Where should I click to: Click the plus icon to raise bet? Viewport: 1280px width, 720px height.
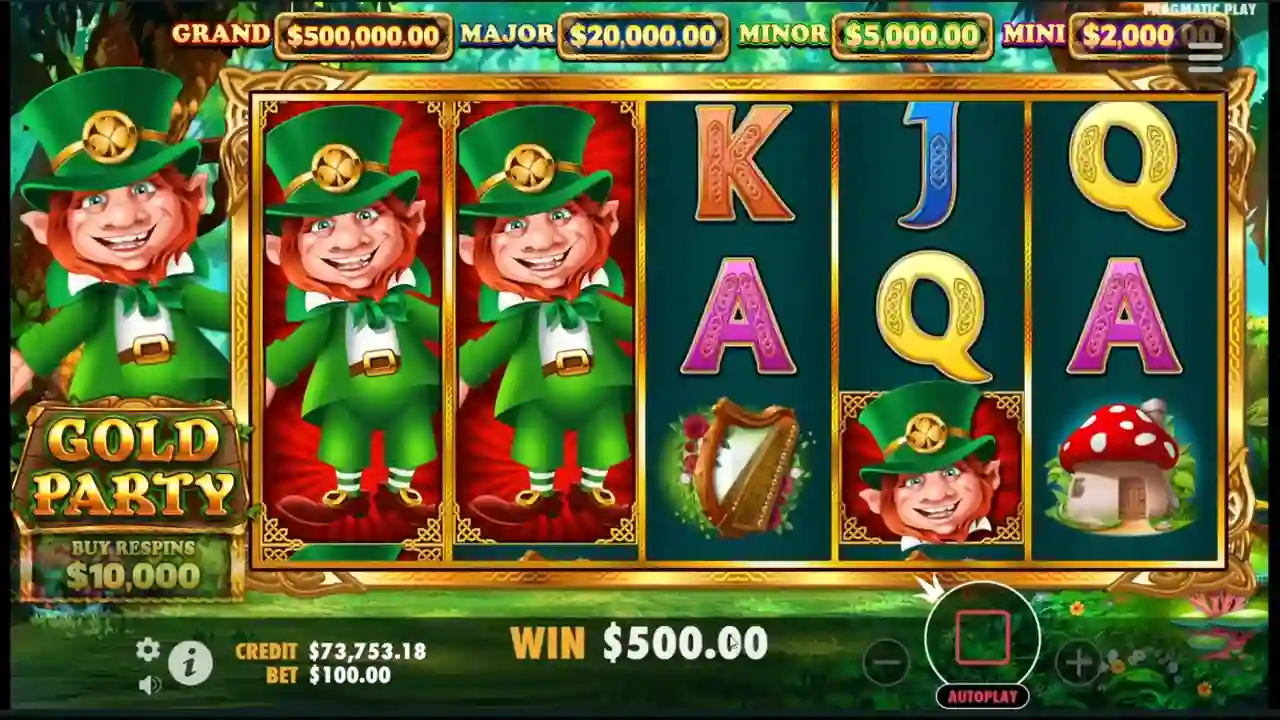1078,660
